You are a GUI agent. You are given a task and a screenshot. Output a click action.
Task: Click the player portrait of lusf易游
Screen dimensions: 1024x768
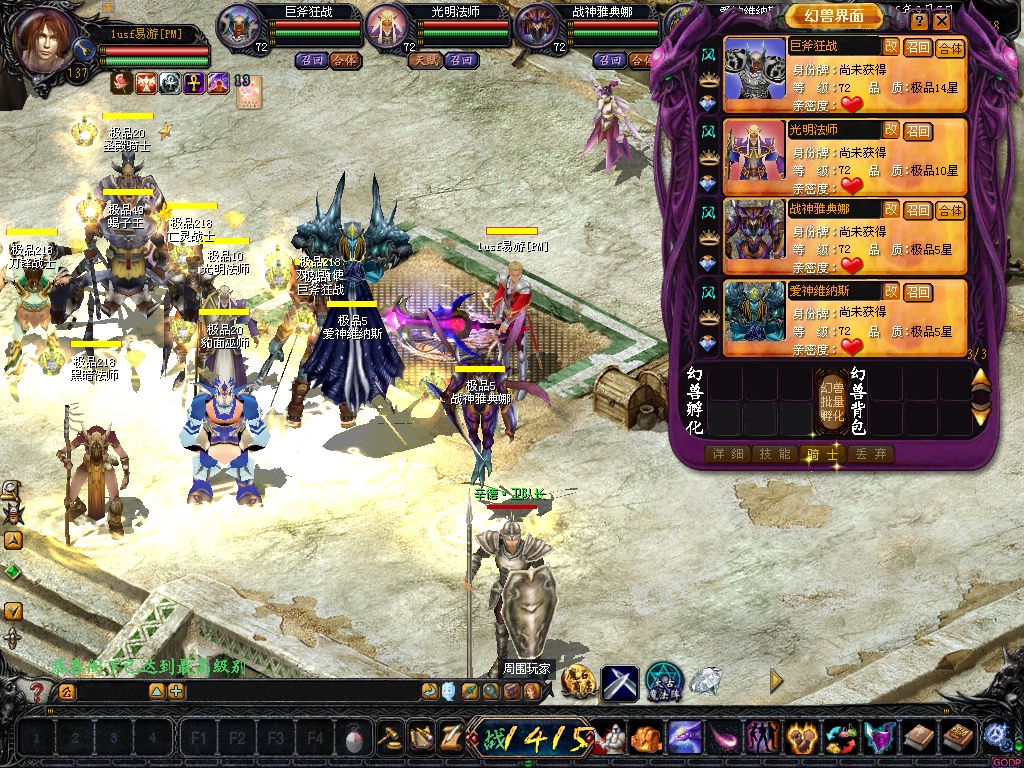point(45,42)
